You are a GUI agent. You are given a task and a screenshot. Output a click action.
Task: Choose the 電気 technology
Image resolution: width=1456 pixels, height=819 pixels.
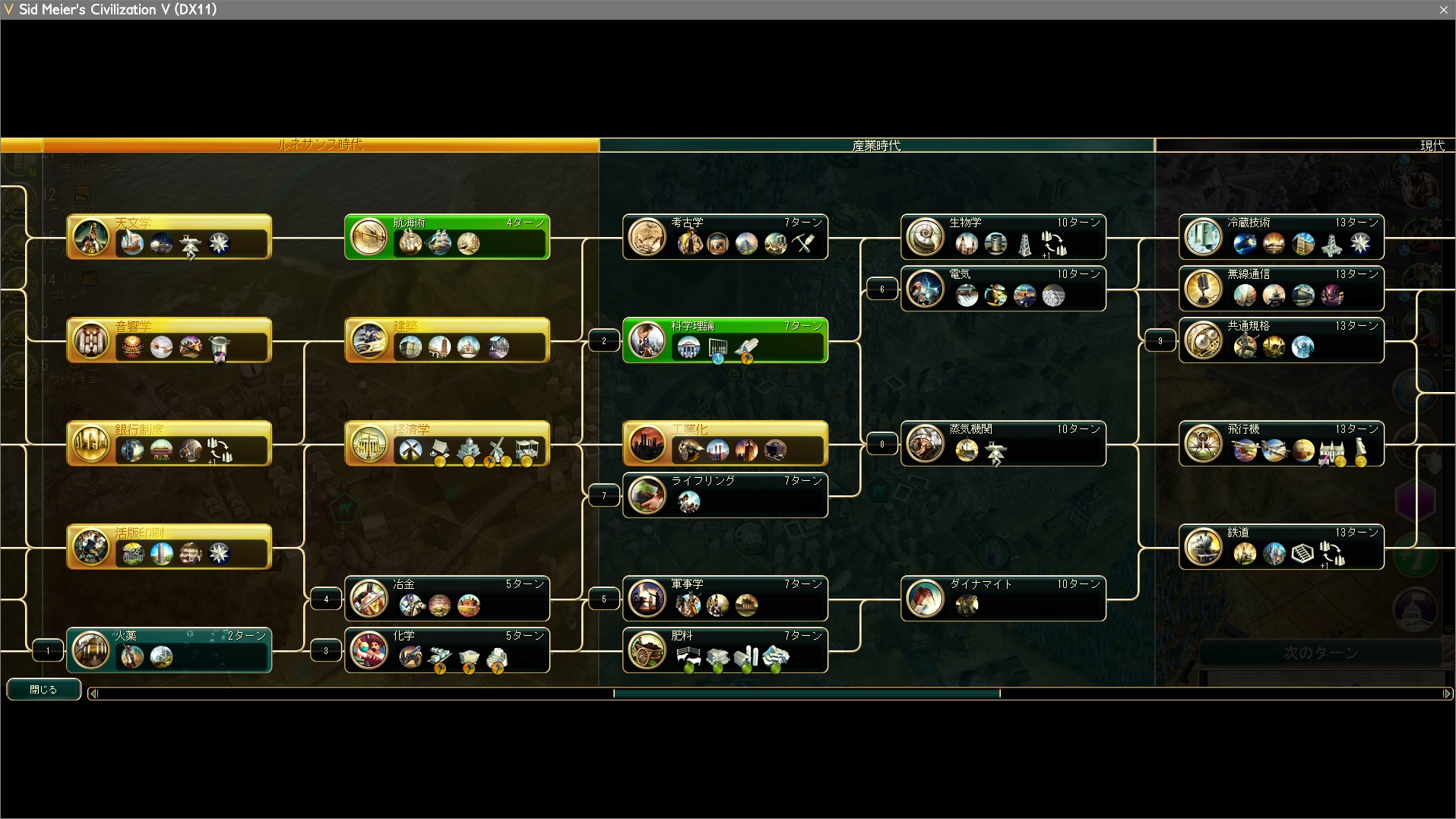coord(1003,289)
